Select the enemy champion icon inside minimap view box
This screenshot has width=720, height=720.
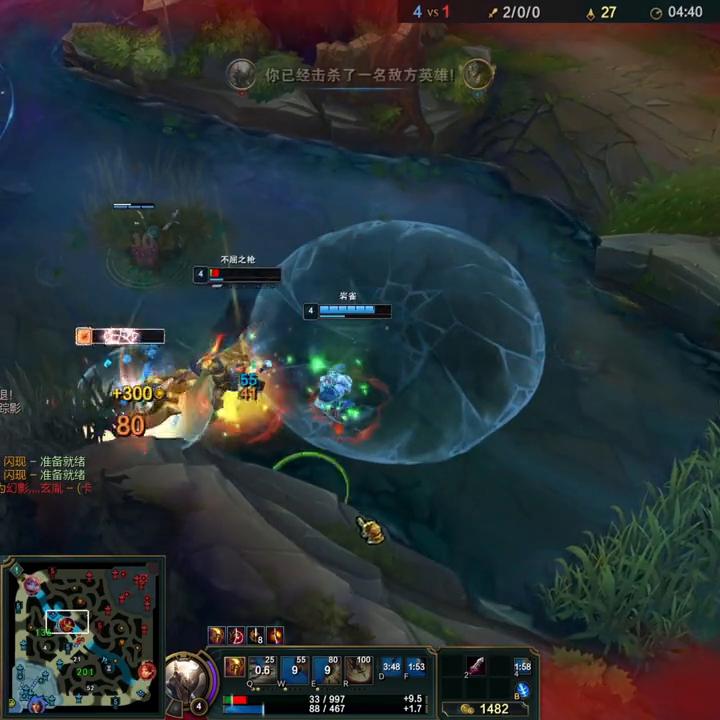pyautogui.click(x=66, y=624)
